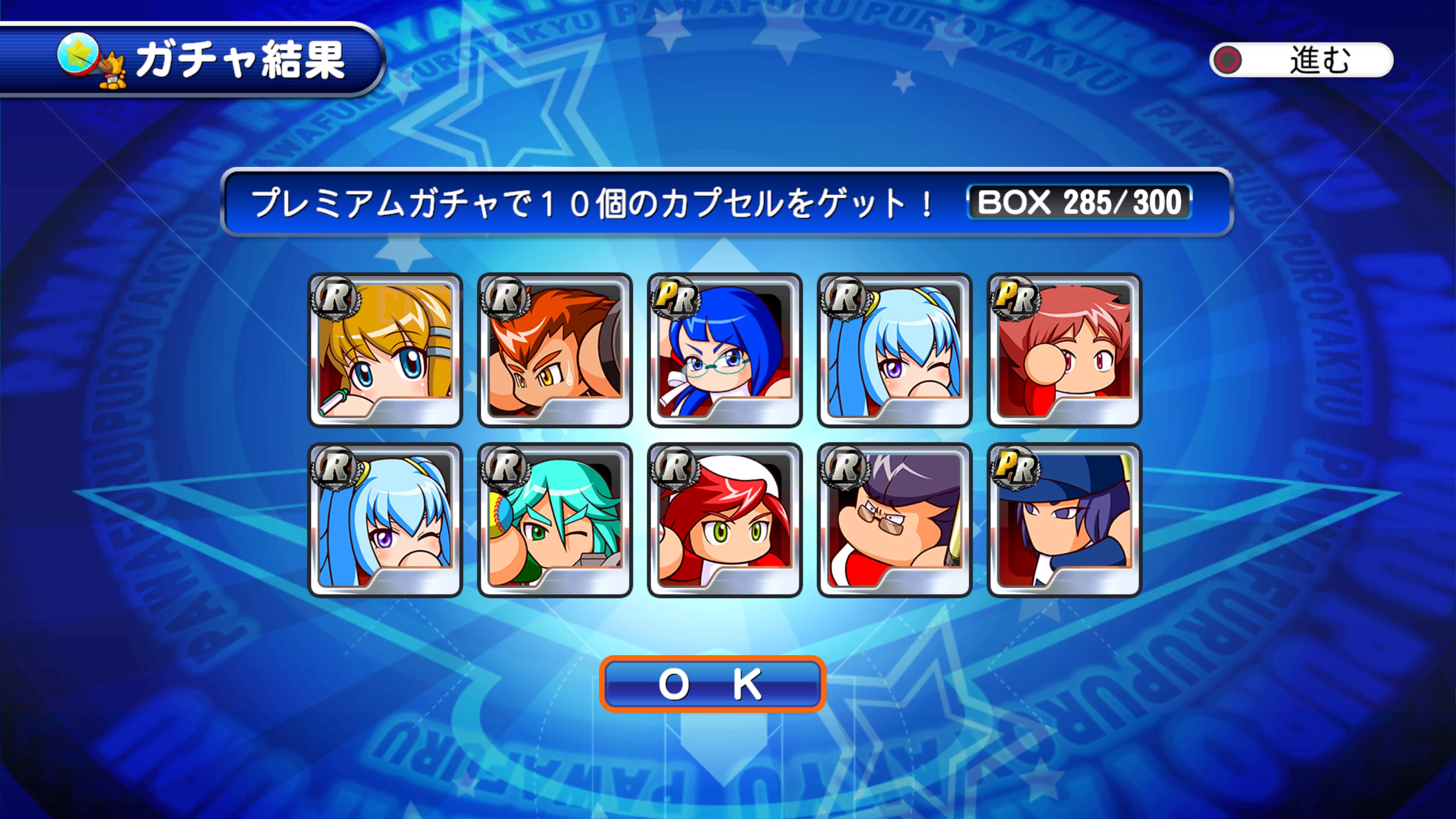Image resolution: width=1456 pixels, height=819 pixels.
Task: Select the blonde girl R card
Action: pos(385,350)
